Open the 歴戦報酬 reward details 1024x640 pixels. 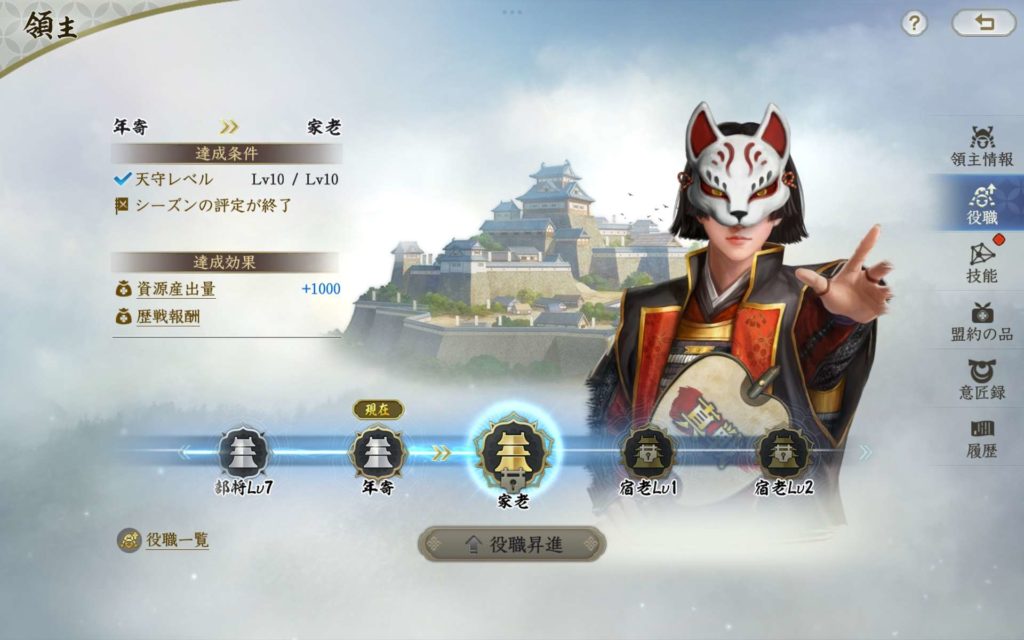(168, 317)
